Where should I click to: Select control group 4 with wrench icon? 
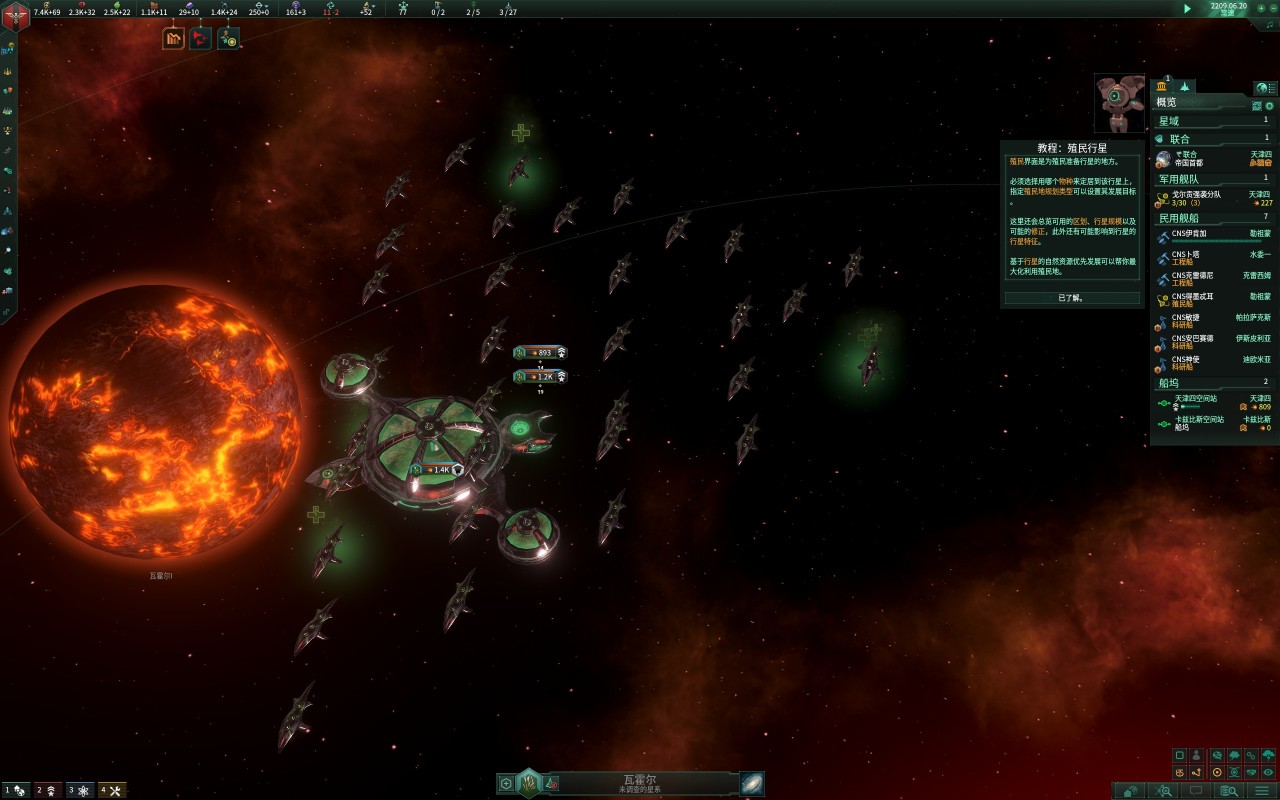pos(112,790)
